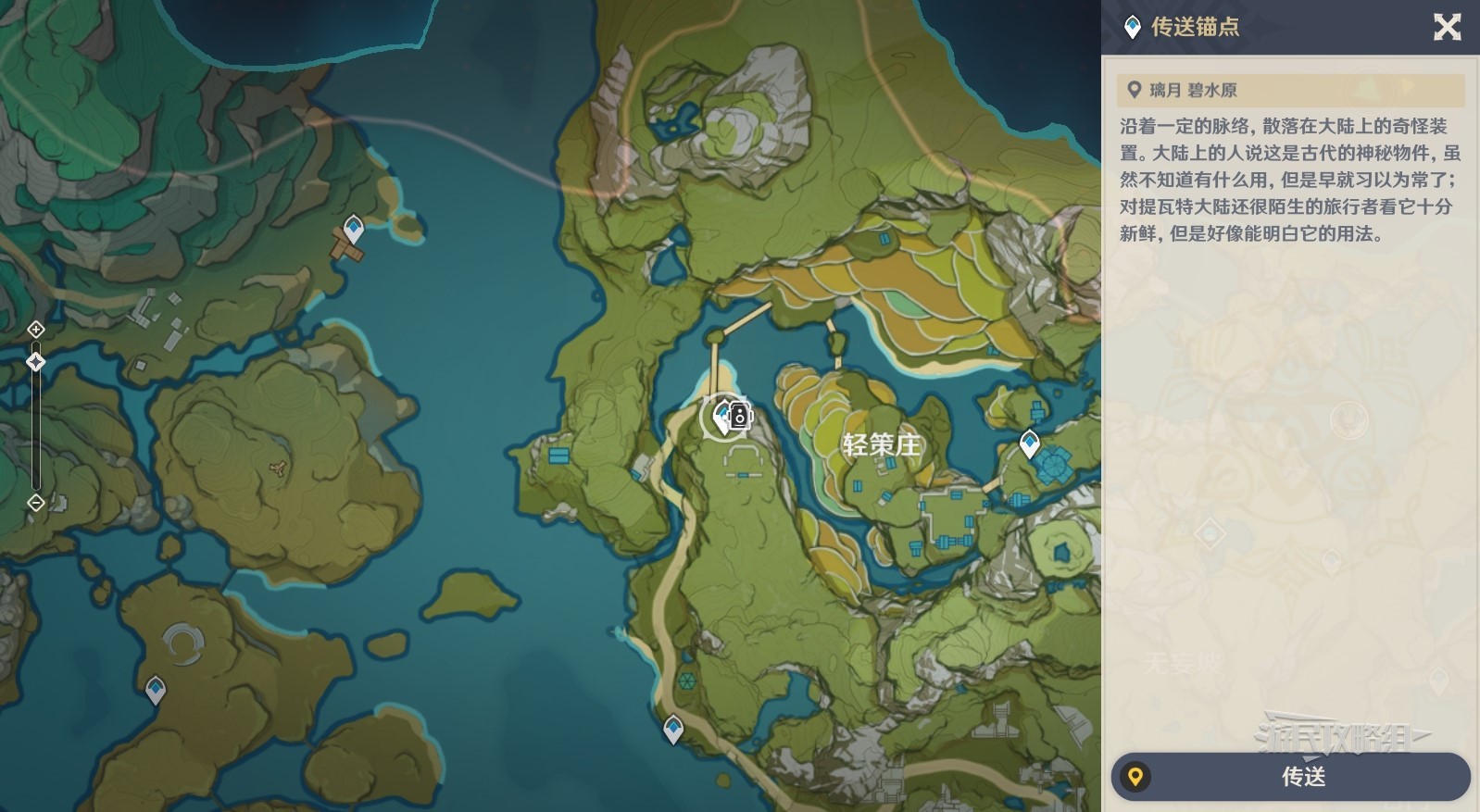The width and height of the screenshot is (1480, 812).
Task: Click the map zoom slider handle
Action: (35, 362)
